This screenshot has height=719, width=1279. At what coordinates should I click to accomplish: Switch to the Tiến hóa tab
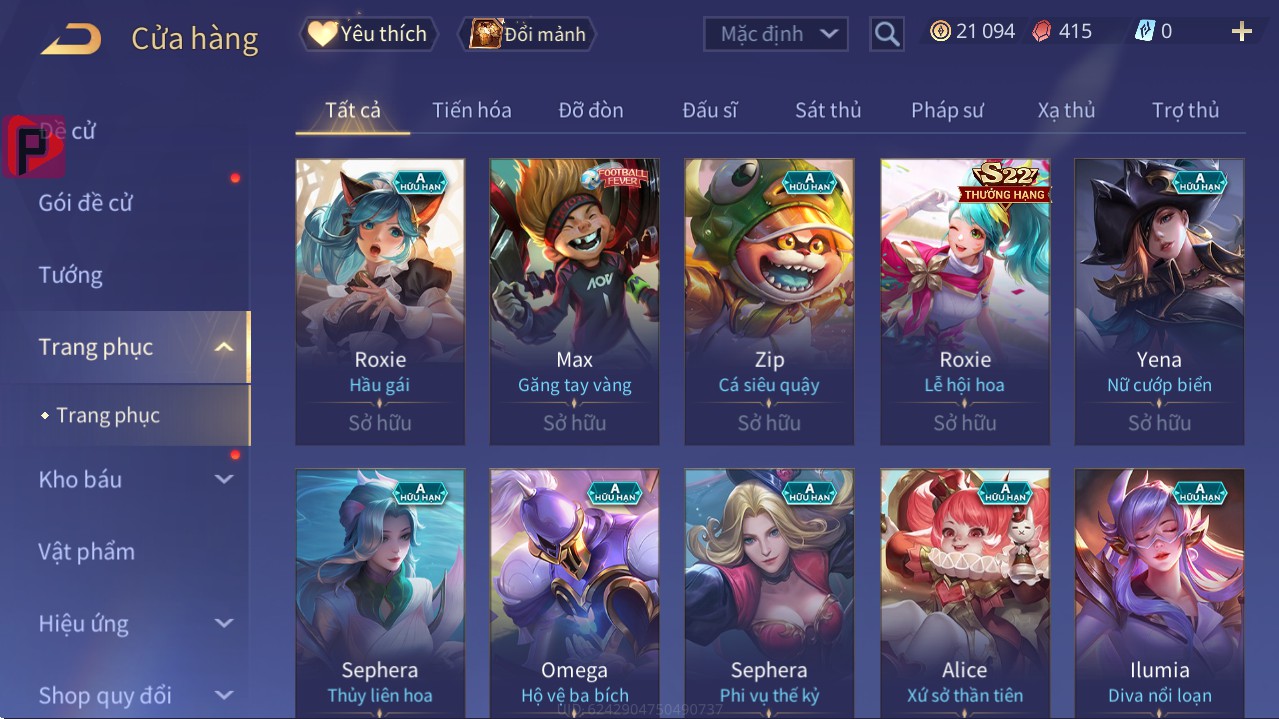click(x=471, y=110)
